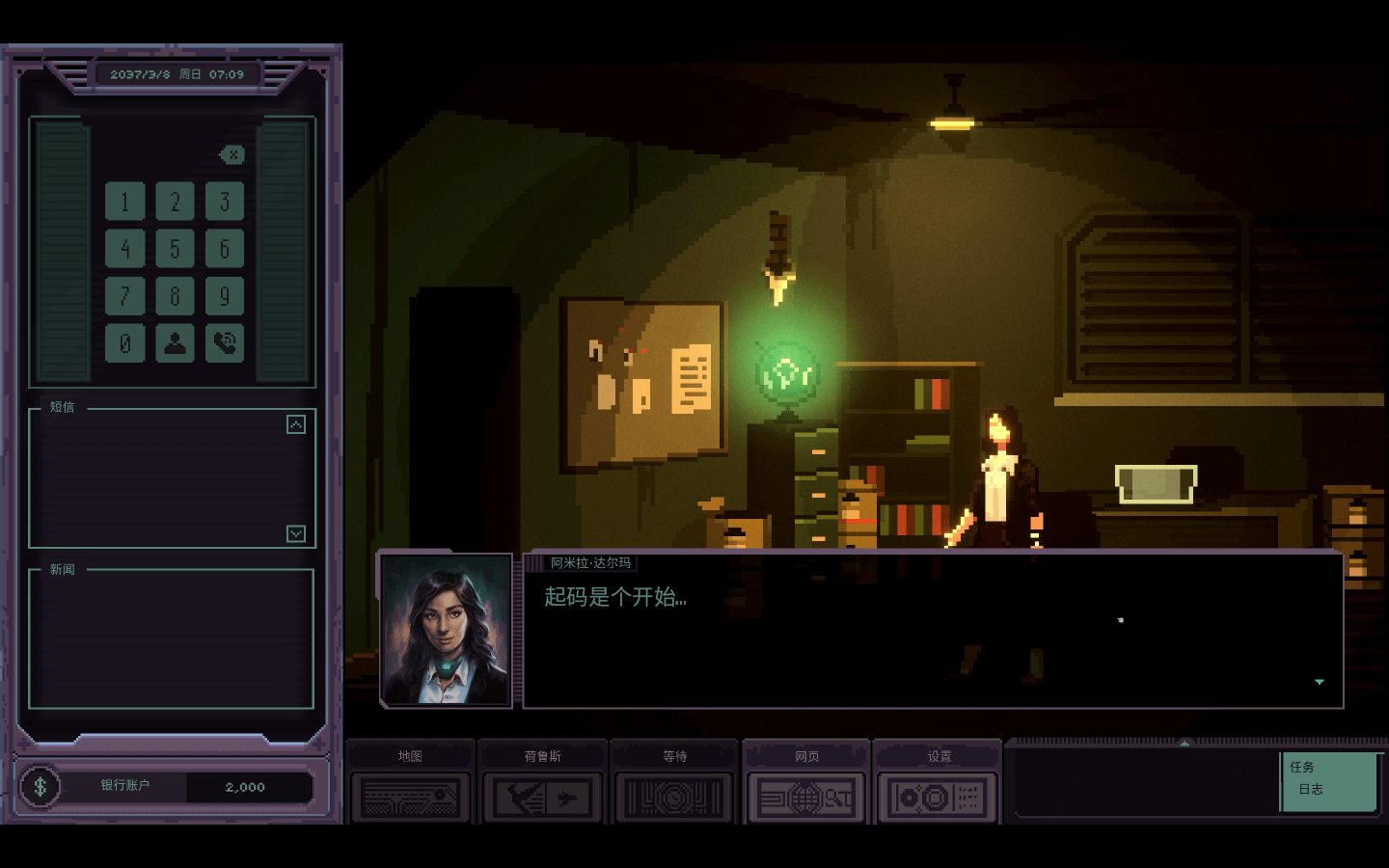Viewport: 1389px width, 868px height.
Task: Click the SMS panel up arrow
Action: click(x=296, y=424)
